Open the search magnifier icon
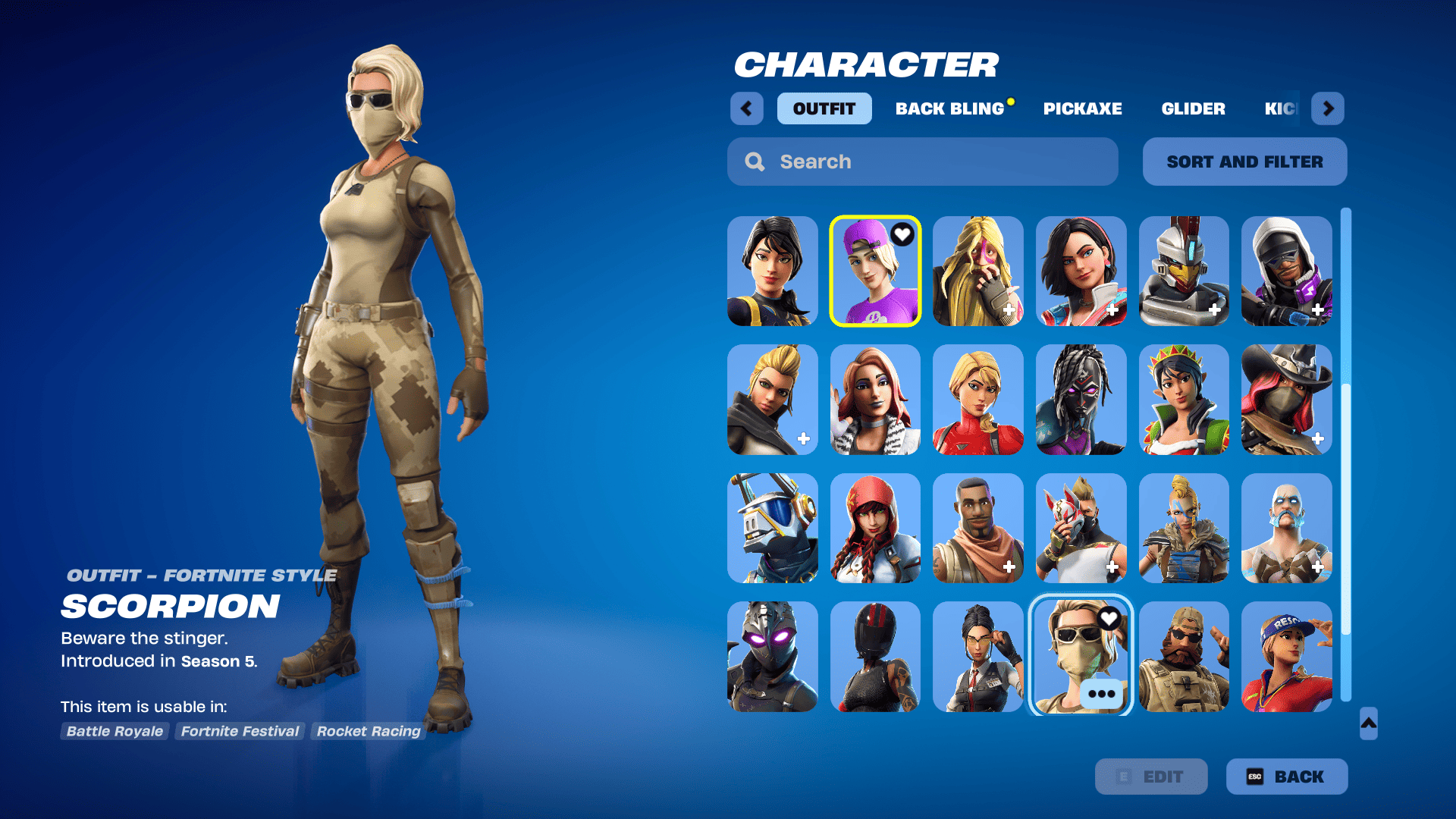1456x819 pixels. point(755,162)
